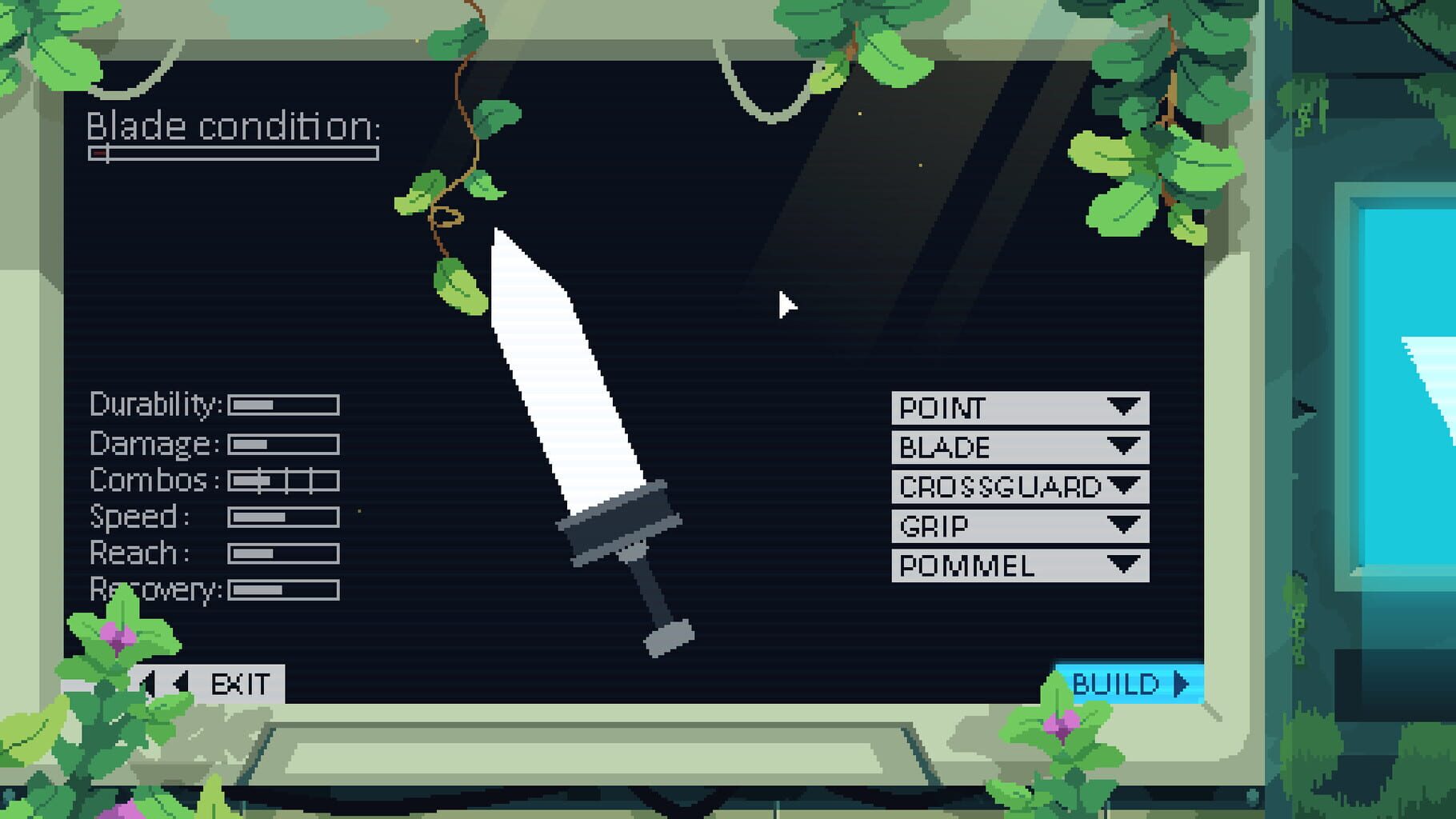Click the Damage stat bar
The image size is (1456, 819).
click(x=282, y=443)
